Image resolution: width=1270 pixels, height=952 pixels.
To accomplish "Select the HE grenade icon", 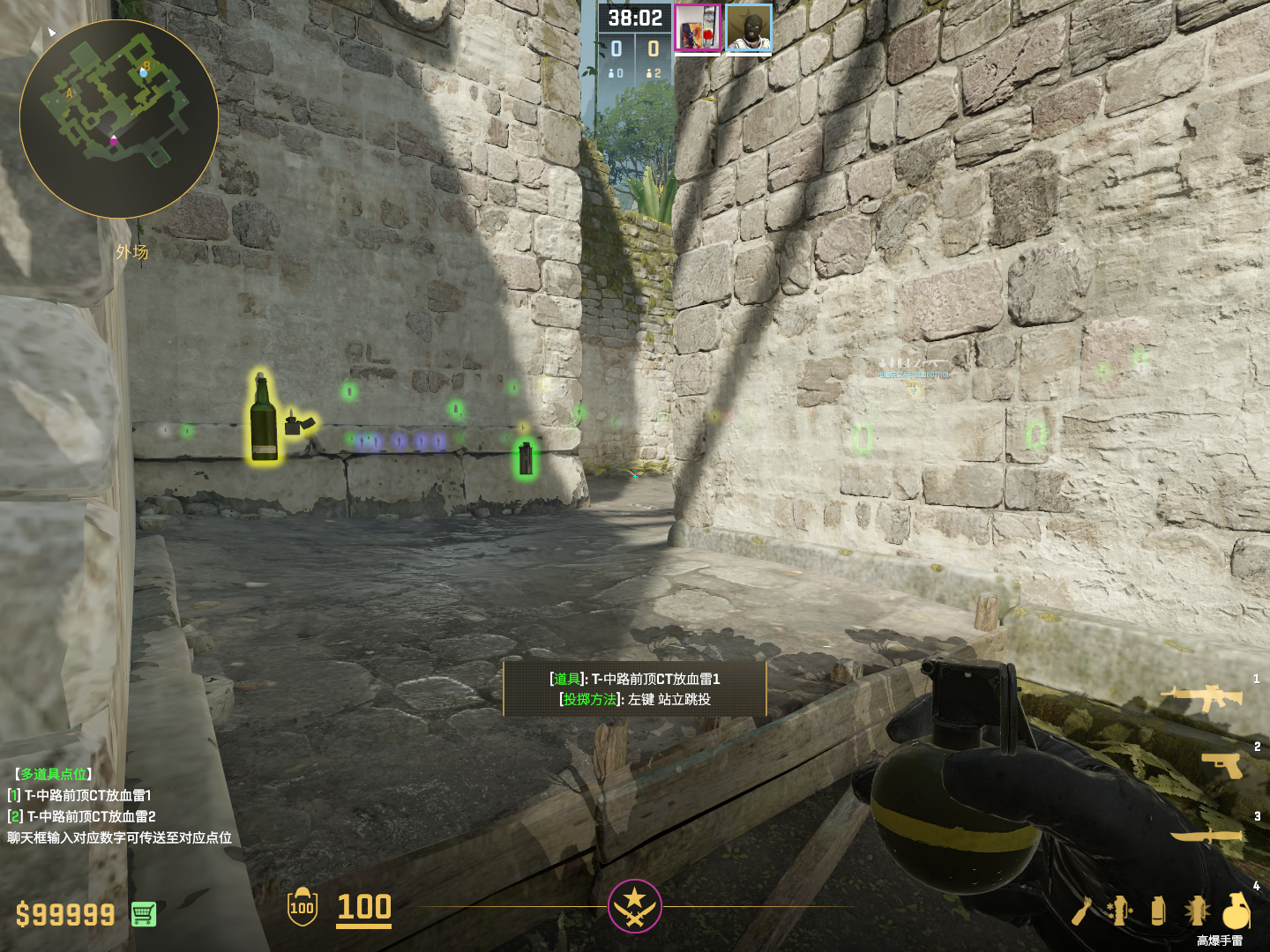I will (x=1236, y=910).
